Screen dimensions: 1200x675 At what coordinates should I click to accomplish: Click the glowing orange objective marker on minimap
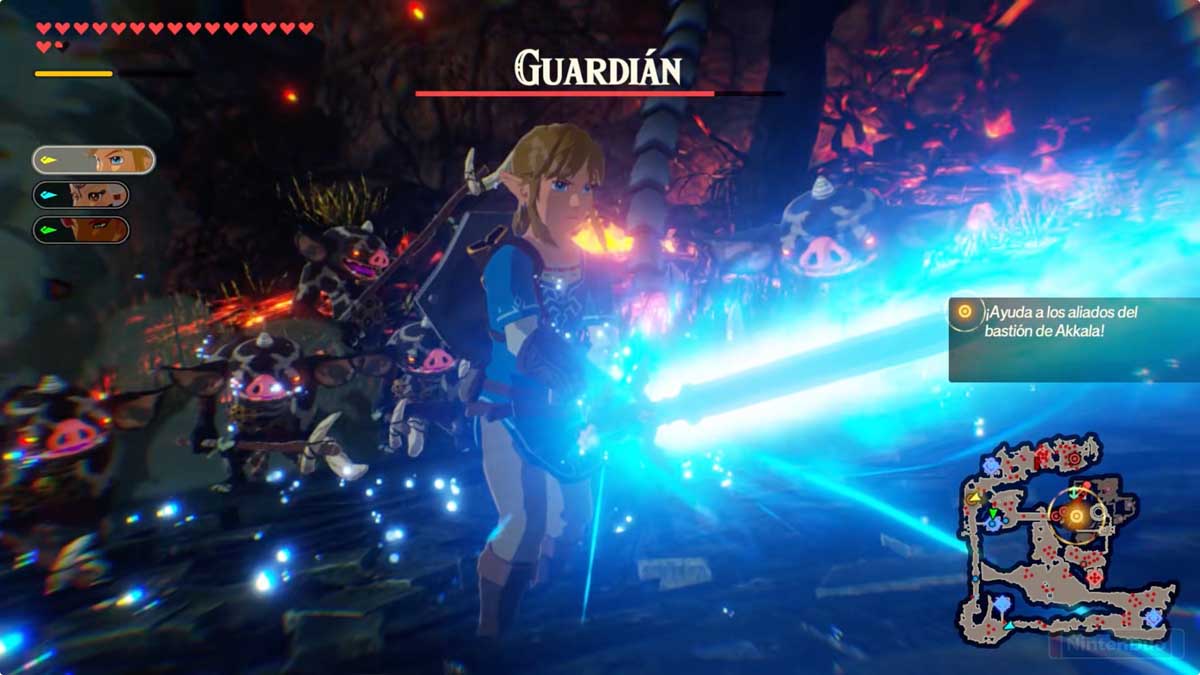(x=1076, y=516)
